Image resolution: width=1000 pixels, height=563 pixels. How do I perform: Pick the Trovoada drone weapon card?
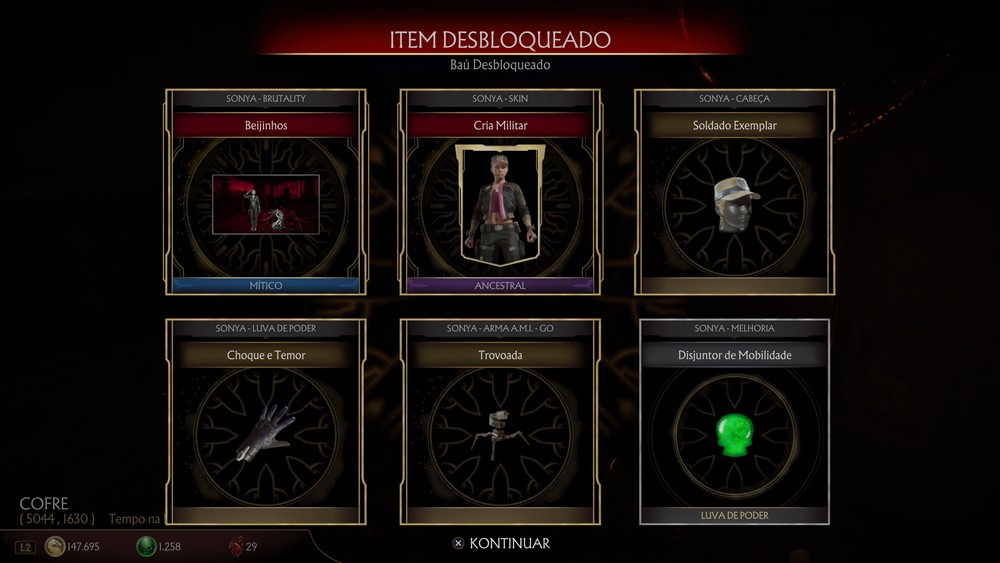click(500, 422)
